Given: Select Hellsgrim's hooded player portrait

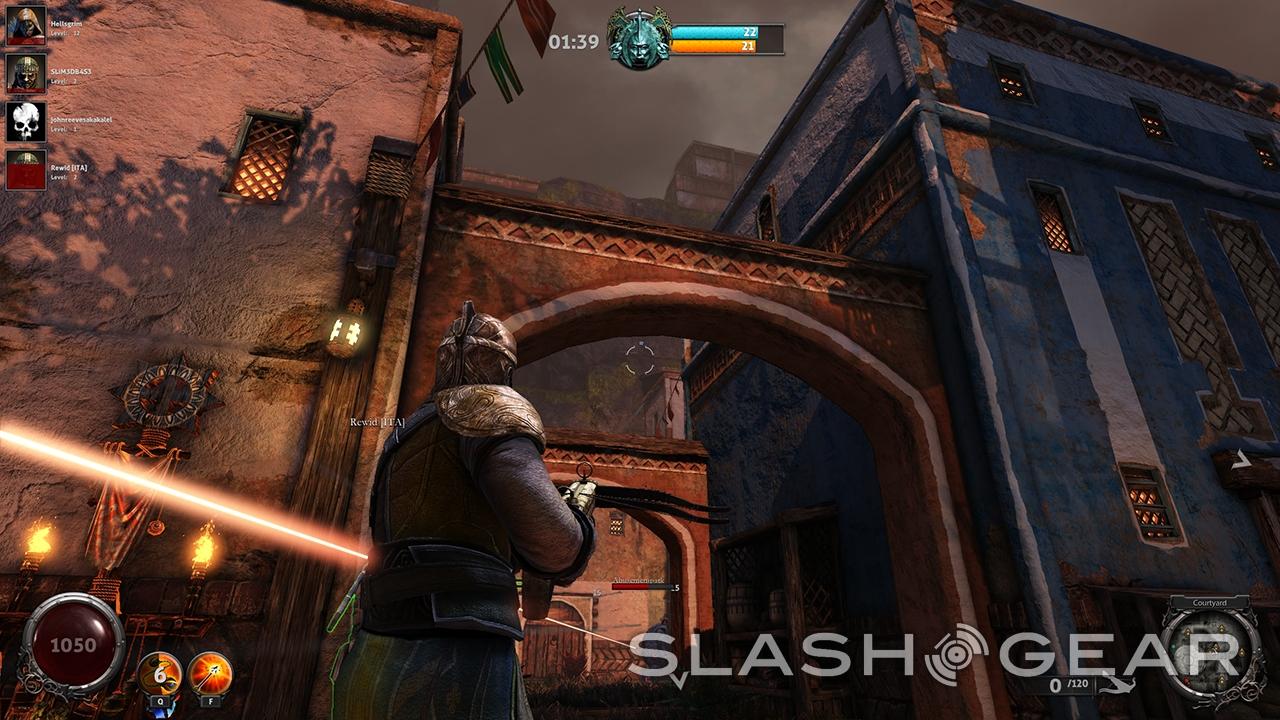Looking at the screenshot, I should pyautogui.click(x=26, y=25).
